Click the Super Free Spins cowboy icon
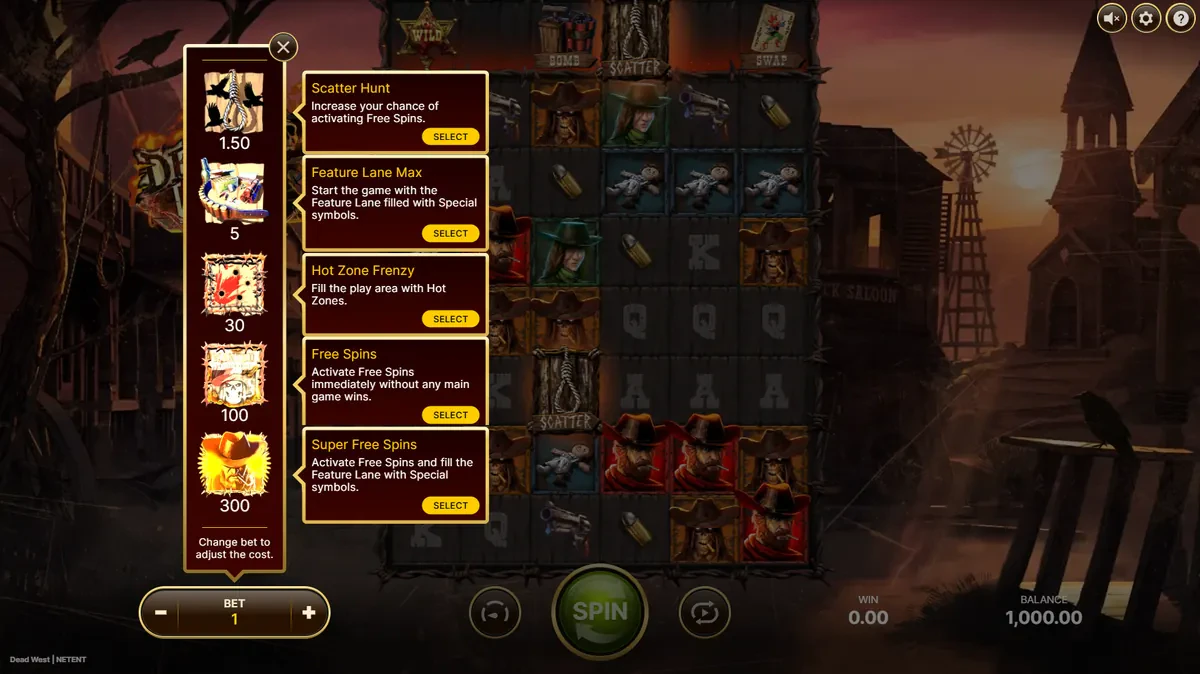The height and width of the screenshot is (674, 1200). click(x=234, y=464)
